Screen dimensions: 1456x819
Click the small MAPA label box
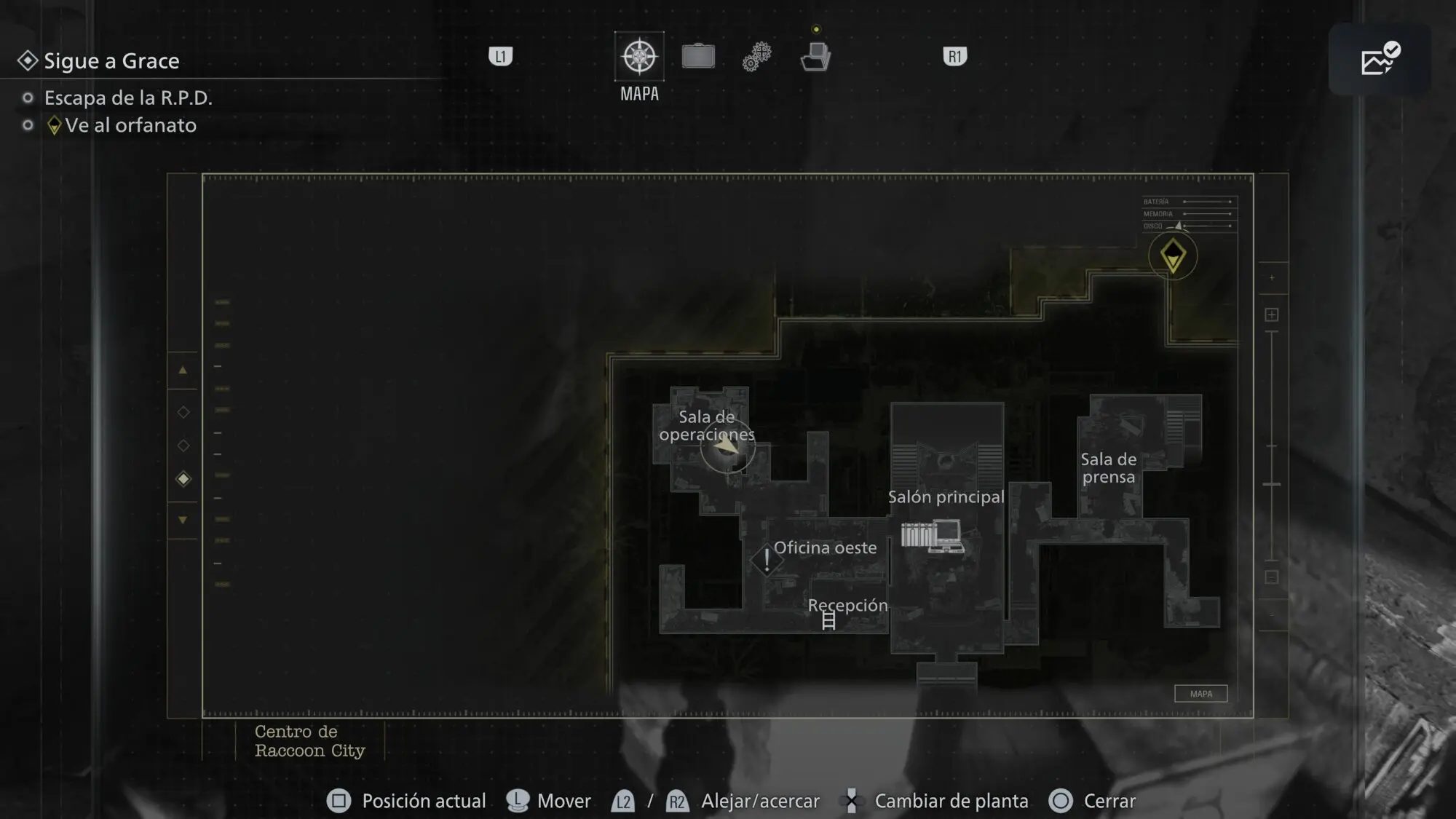tap(1200, 694)
